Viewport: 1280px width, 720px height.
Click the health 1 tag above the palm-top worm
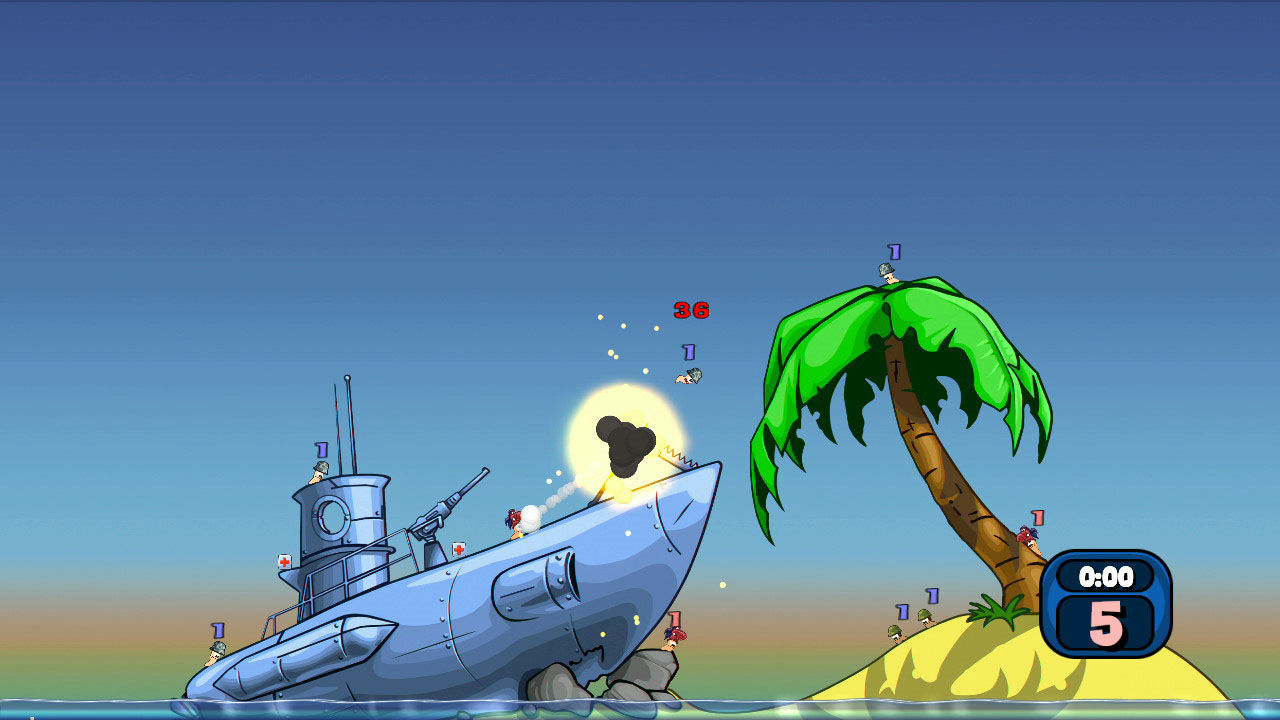coord(893,251)
